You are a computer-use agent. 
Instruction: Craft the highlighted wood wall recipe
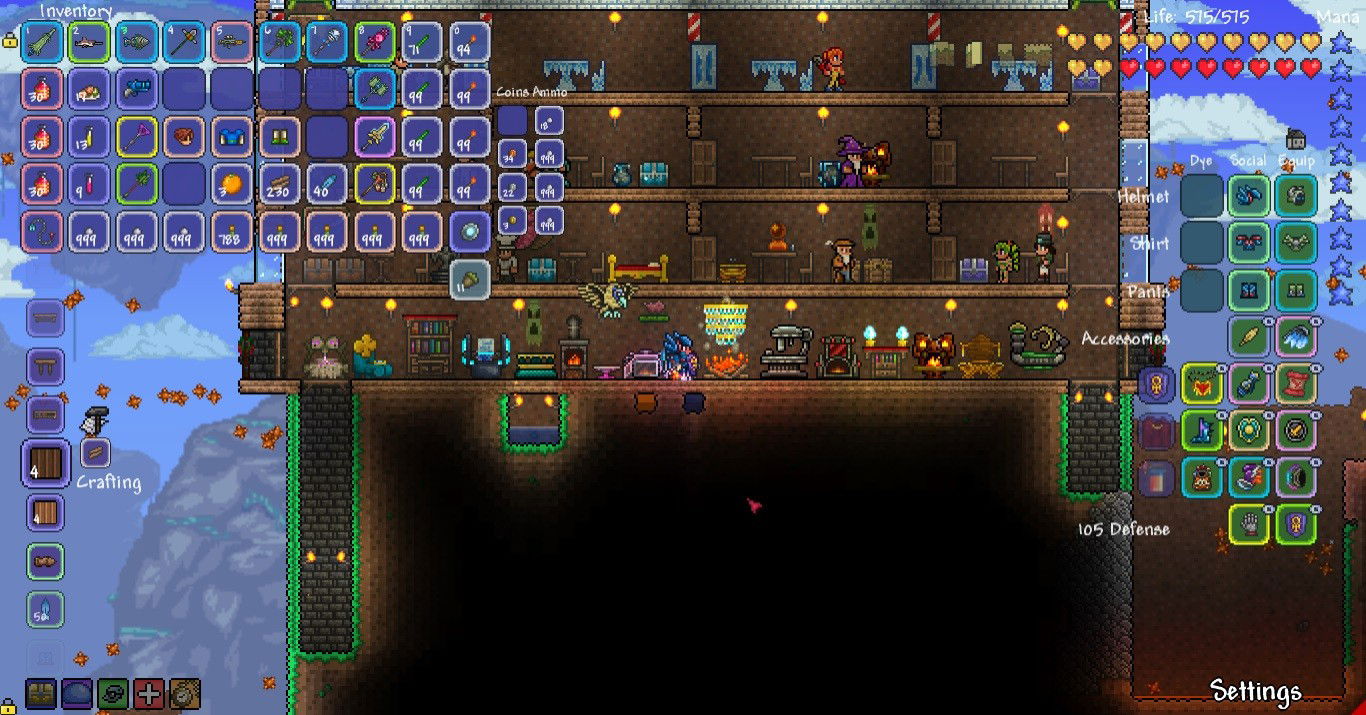point(46,464)
